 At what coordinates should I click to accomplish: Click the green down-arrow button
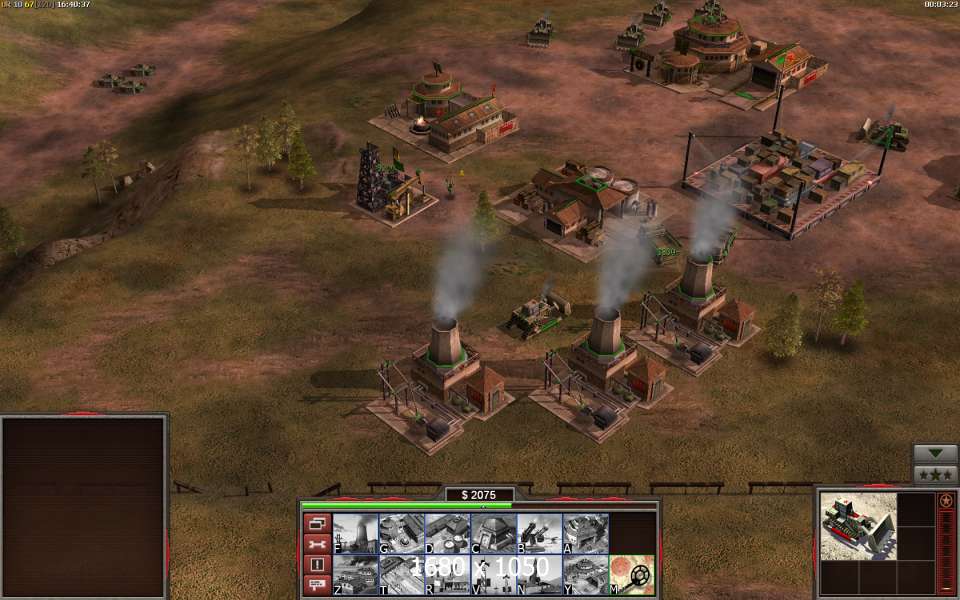click(x=935, y=453)
